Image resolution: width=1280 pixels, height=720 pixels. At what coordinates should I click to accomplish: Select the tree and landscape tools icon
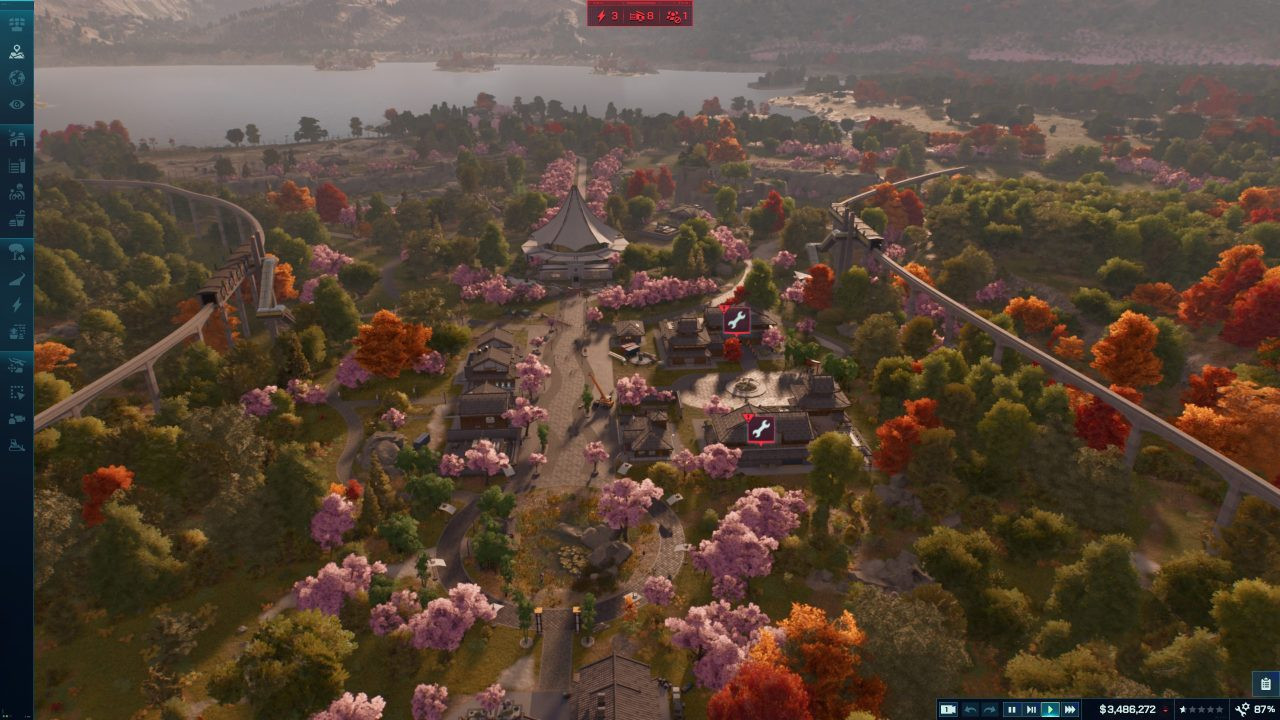pos(16,251)
